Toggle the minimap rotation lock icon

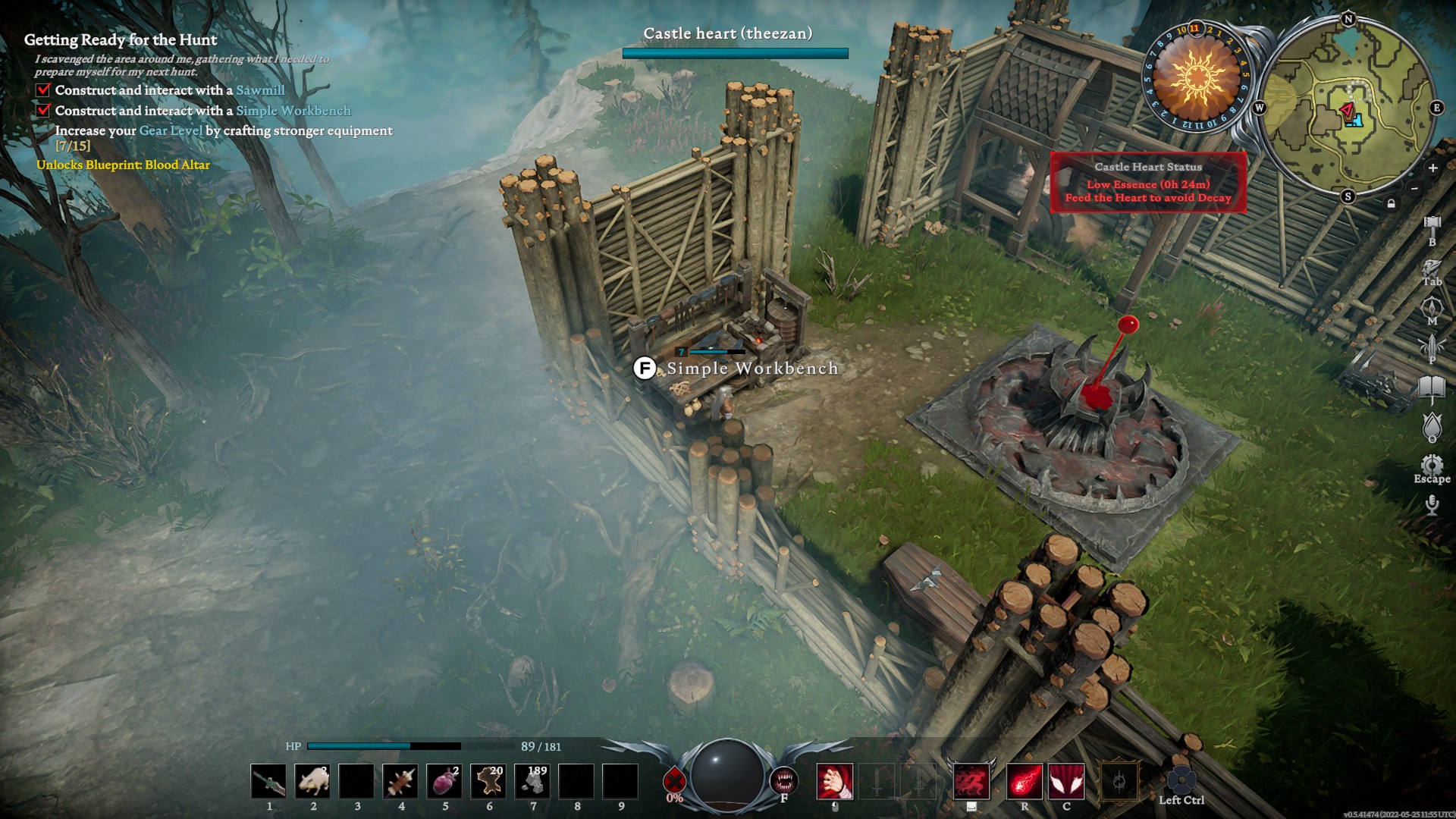pyautogui.click(x=1391, y=203)
